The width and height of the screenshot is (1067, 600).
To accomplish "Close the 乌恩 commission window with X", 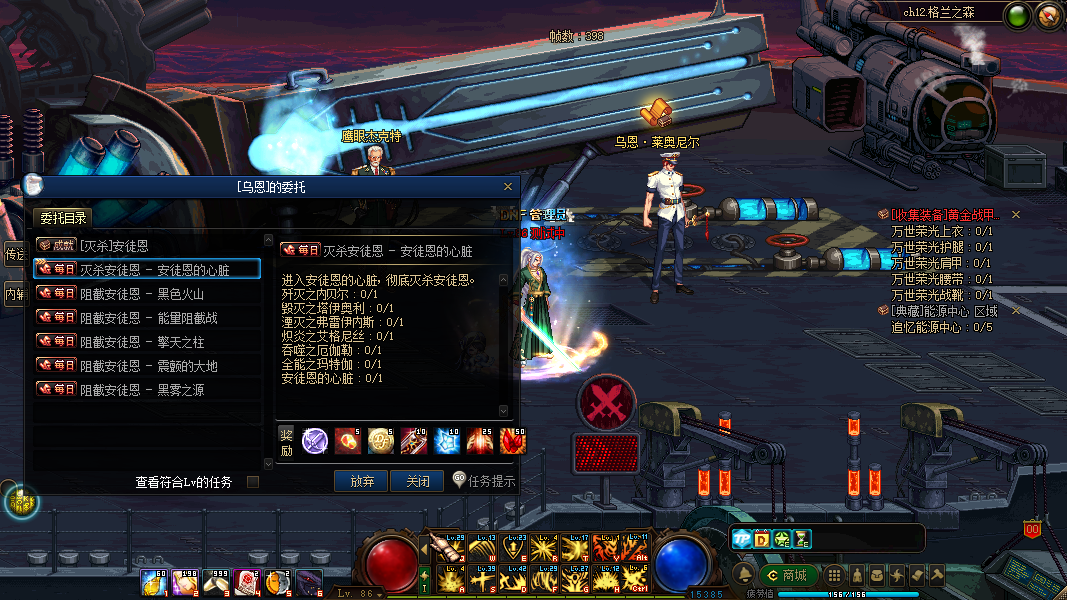I will (508, 186).
